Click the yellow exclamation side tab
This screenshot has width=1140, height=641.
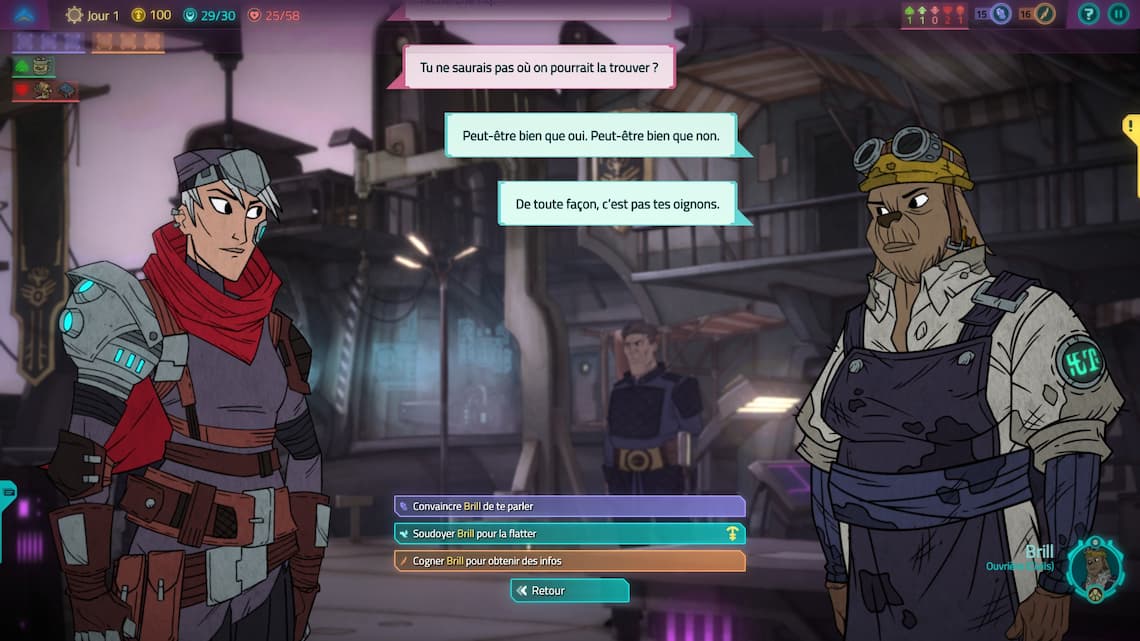click(x=1131, y=130)
